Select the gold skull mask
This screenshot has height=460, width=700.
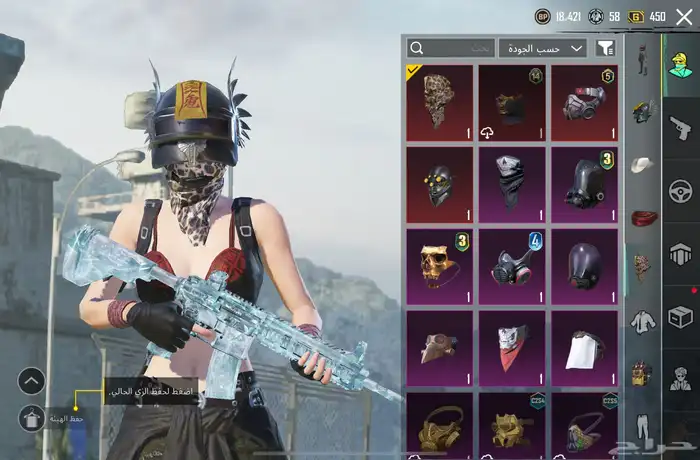click(x=439, y=266)
